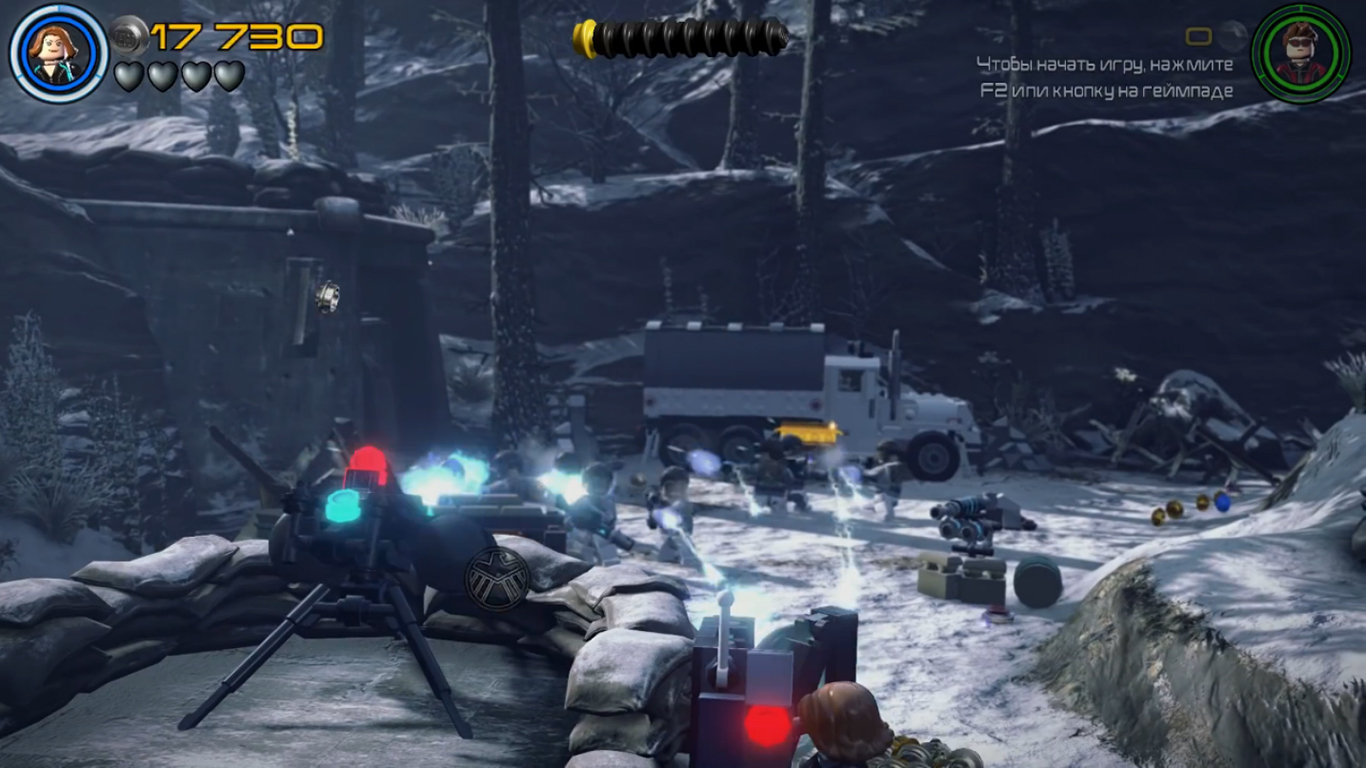Select Black Widow's character portrait
Viewport: 1366px width, 768px height.
[x=58, y=53]
